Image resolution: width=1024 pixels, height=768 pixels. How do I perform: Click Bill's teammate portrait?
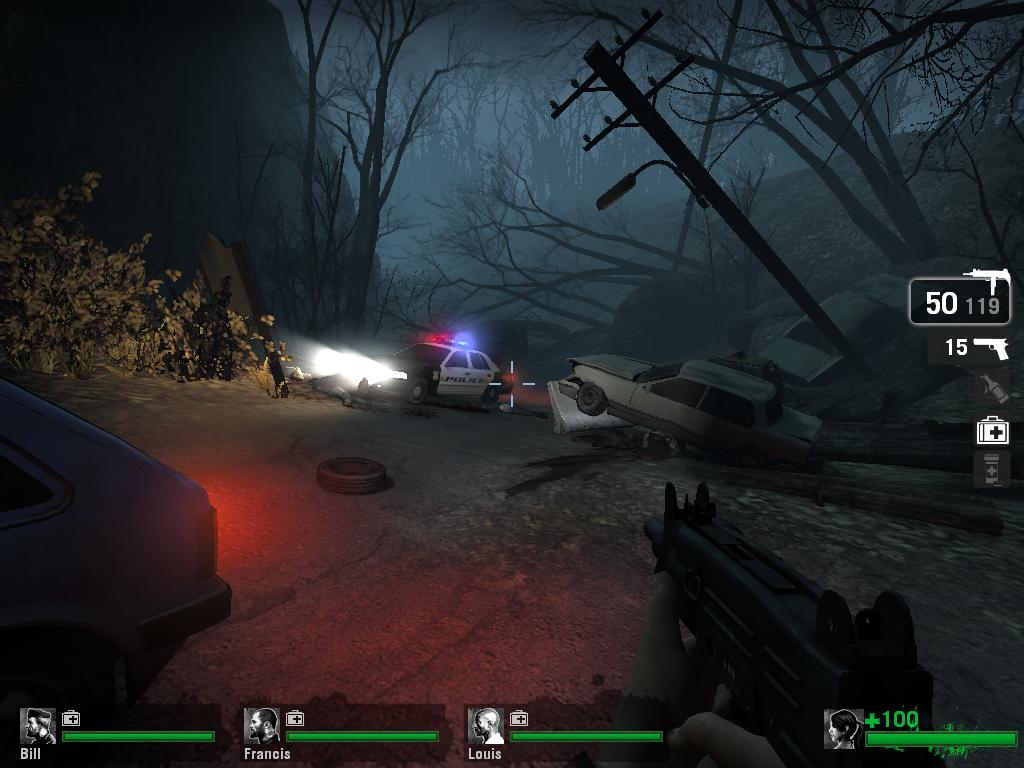click(x=38, y=726)
